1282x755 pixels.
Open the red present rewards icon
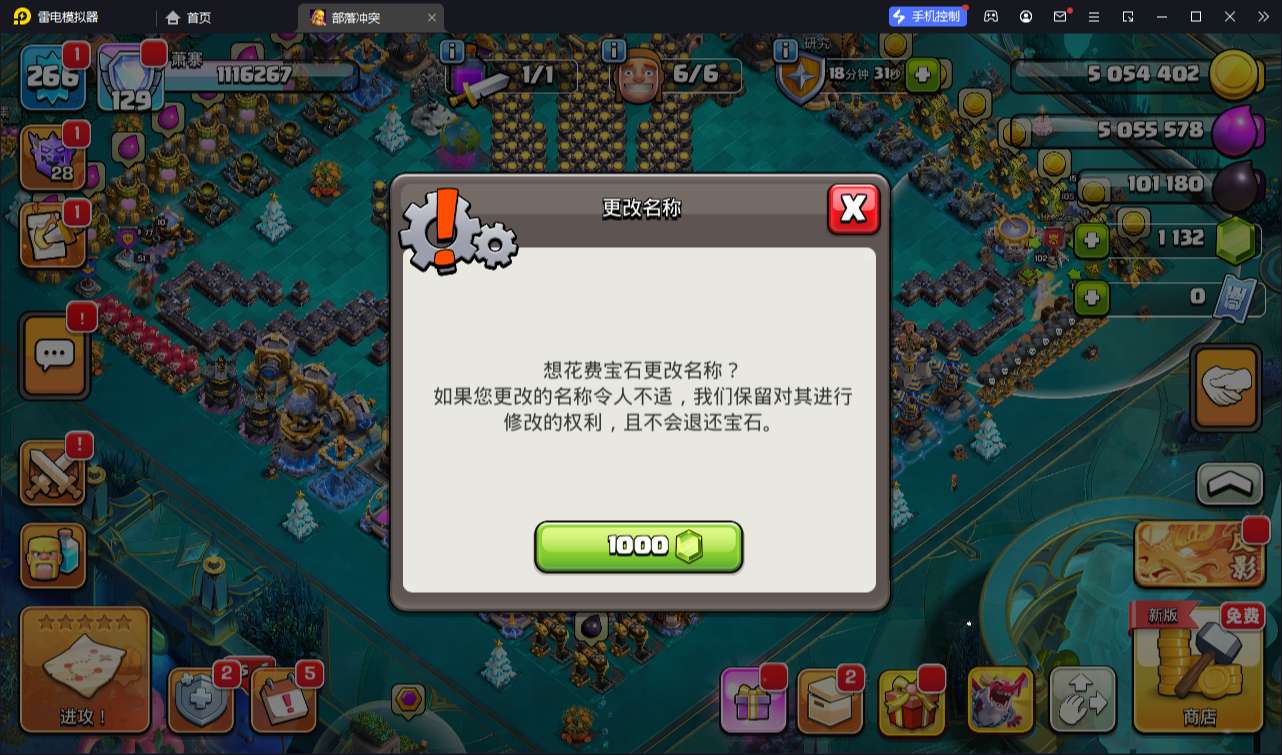[913, 700]
